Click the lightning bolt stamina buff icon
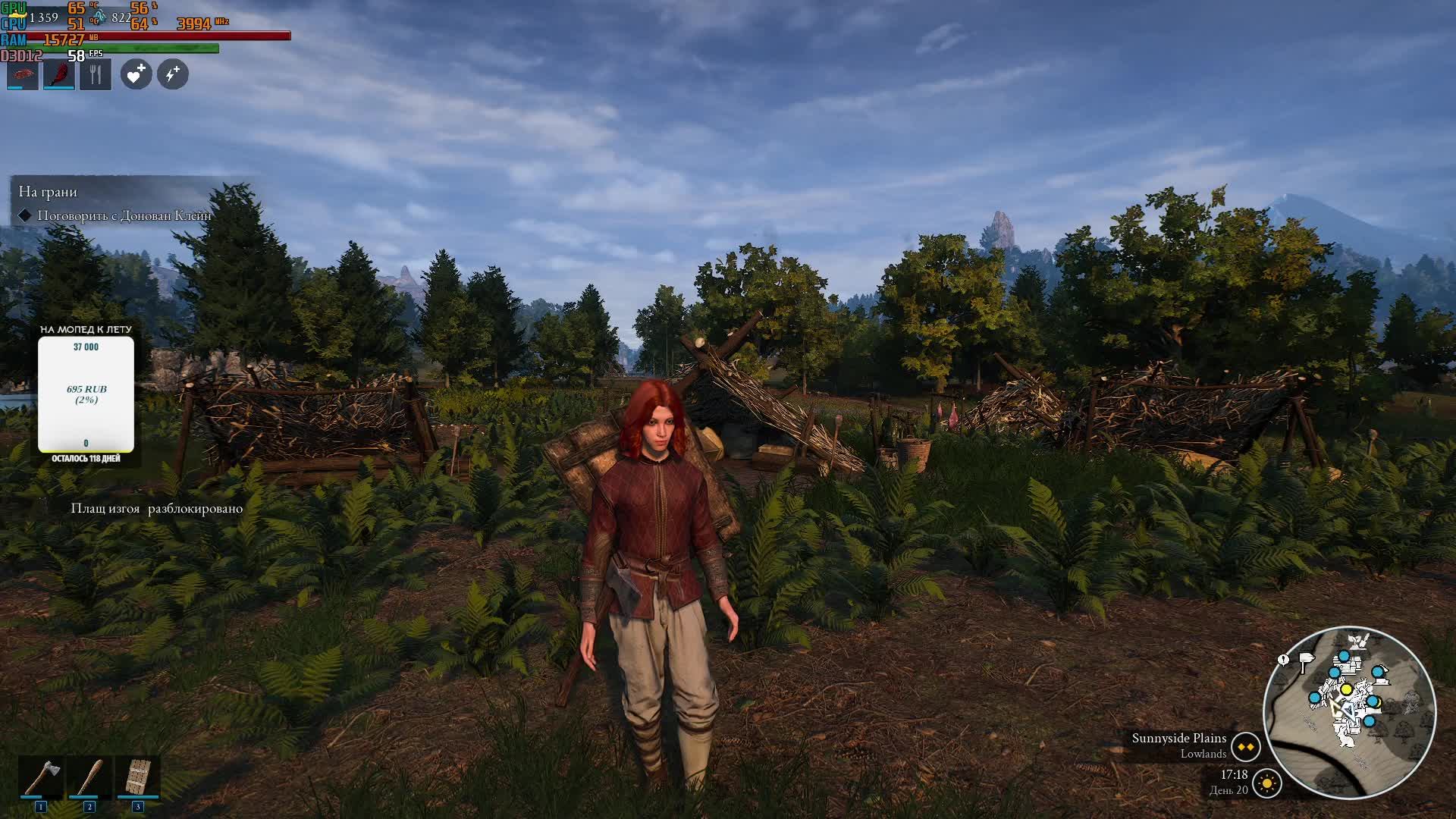The height and width of the screenshot is (819, 1456). point(173,74)
